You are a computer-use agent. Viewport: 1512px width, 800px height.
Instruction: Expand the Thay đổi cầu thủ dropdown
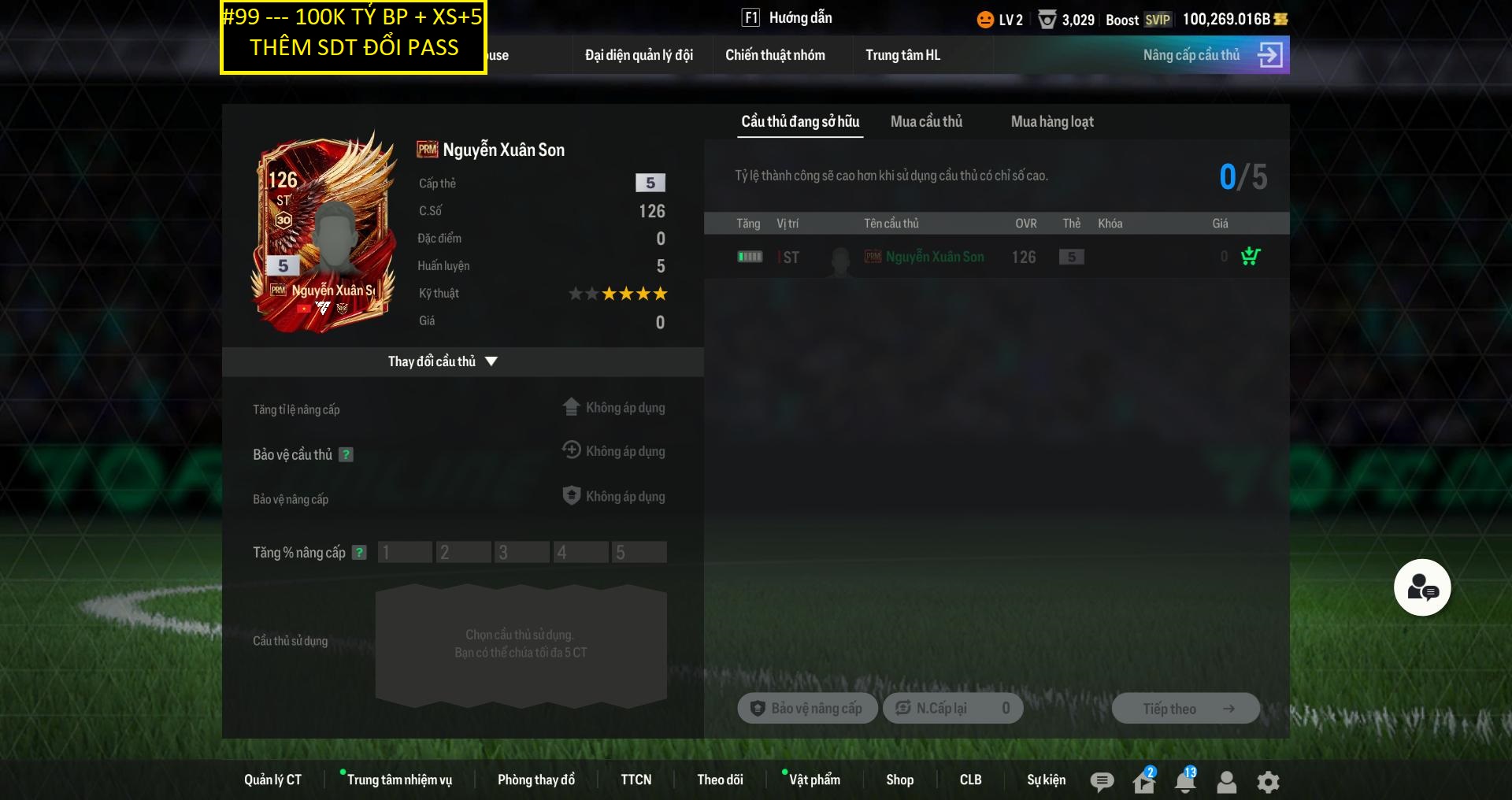(x=443, y=361)
